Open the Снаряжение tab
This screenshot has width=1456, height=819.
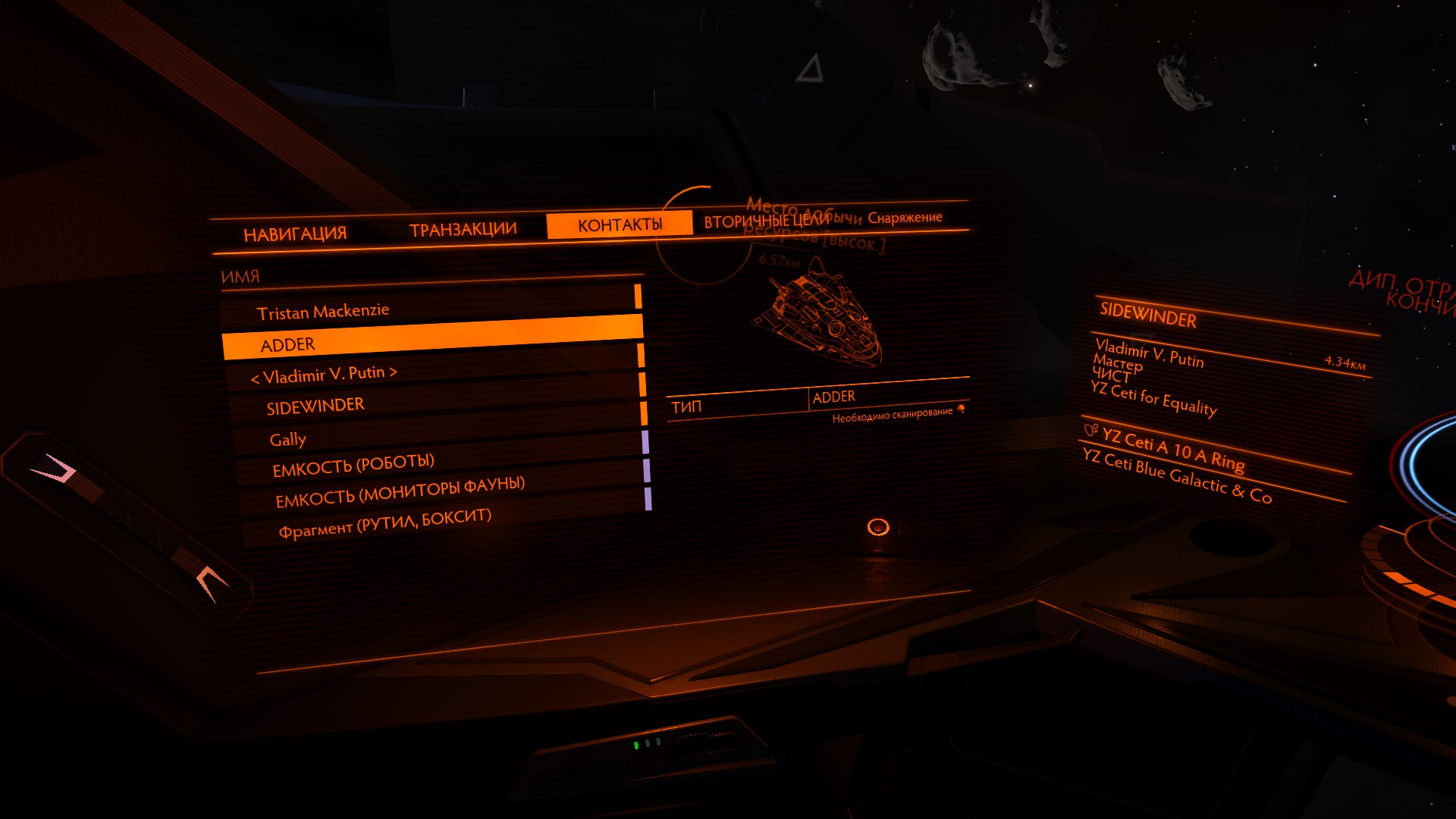coord(905,218)
